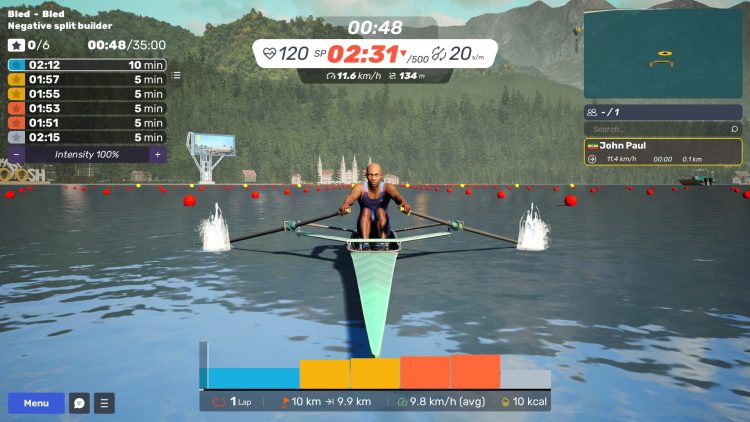Select the 02:15 interval row

pos(86,137)
